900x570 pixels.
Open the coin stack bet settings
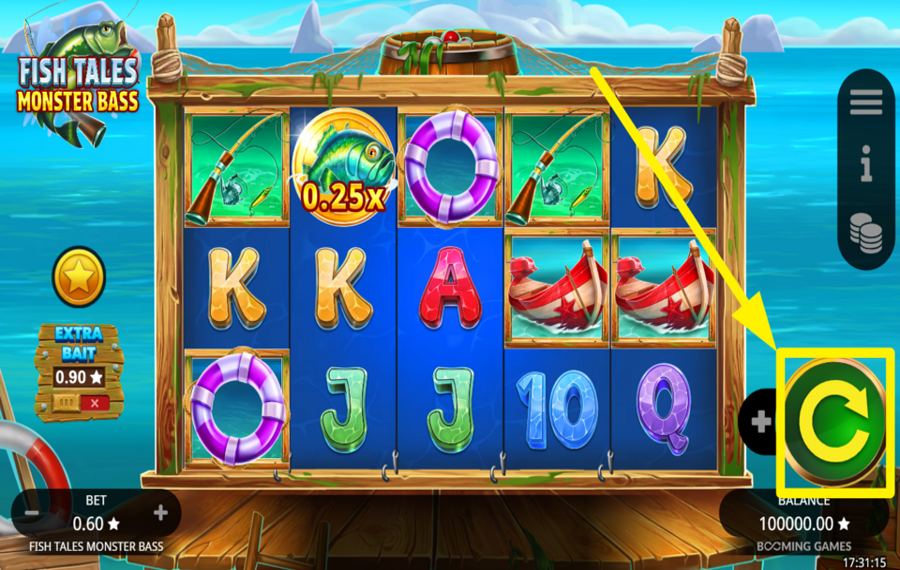(866, 231)
